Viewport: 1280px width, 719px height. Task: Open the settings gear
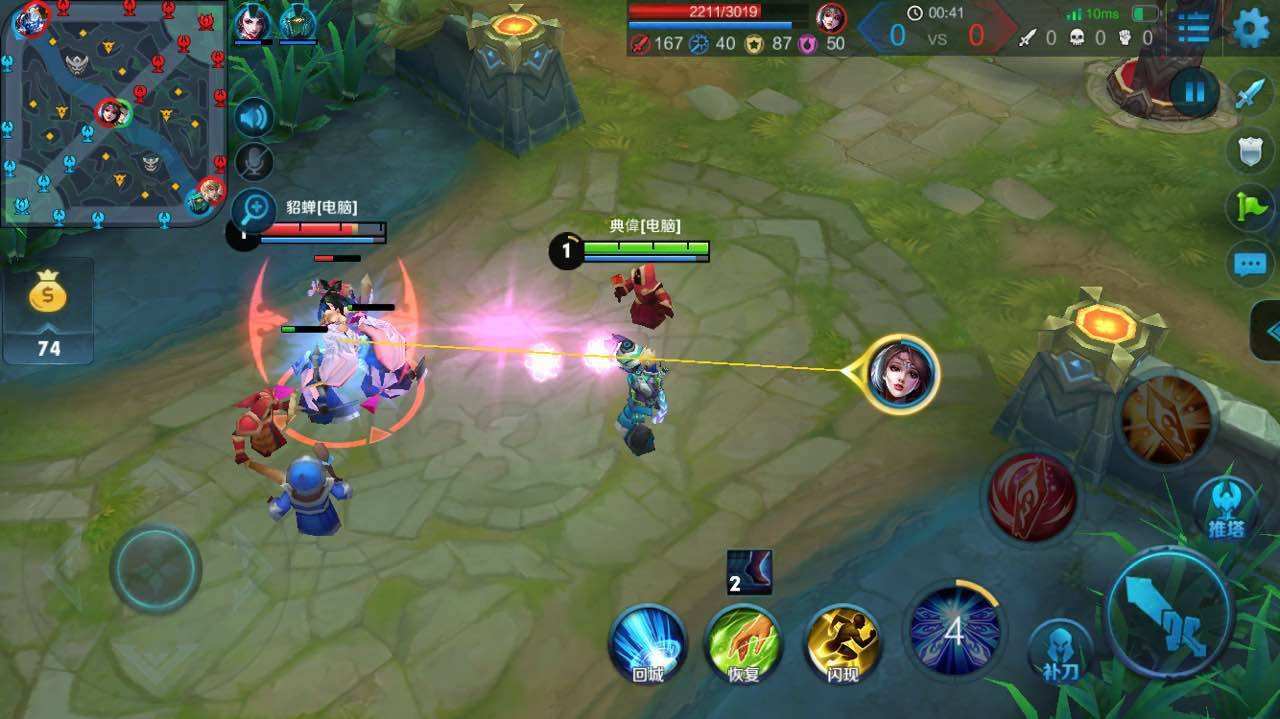tap(1250, 28)
